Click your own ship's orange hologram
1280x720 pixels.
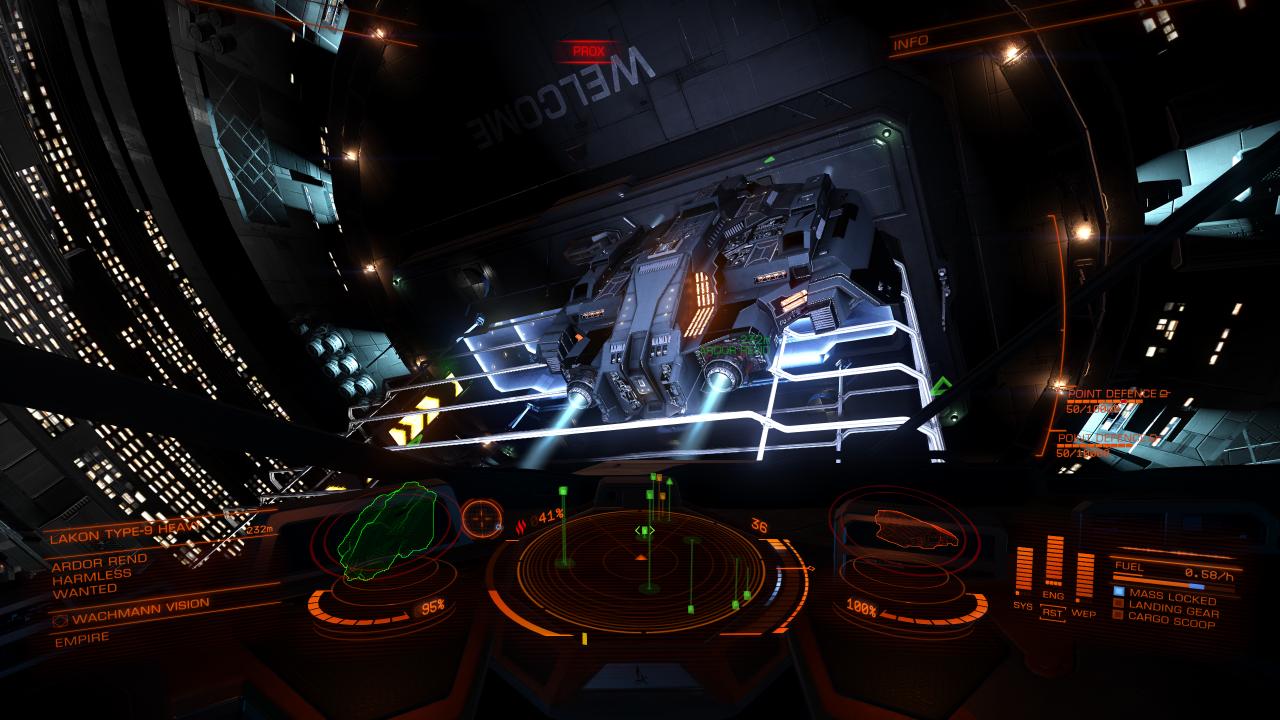pos(913,528)
